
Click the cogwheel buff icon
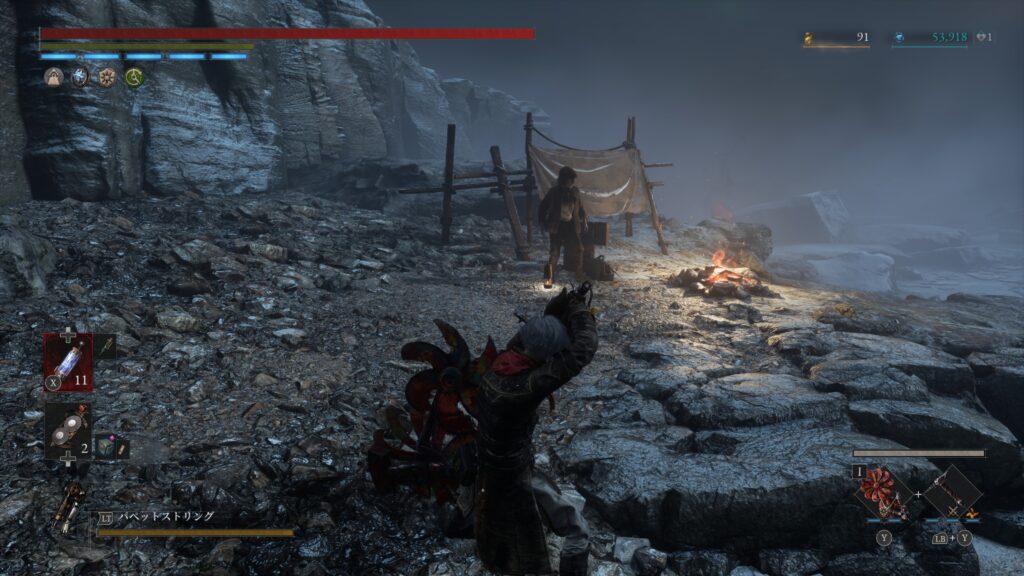106,77
